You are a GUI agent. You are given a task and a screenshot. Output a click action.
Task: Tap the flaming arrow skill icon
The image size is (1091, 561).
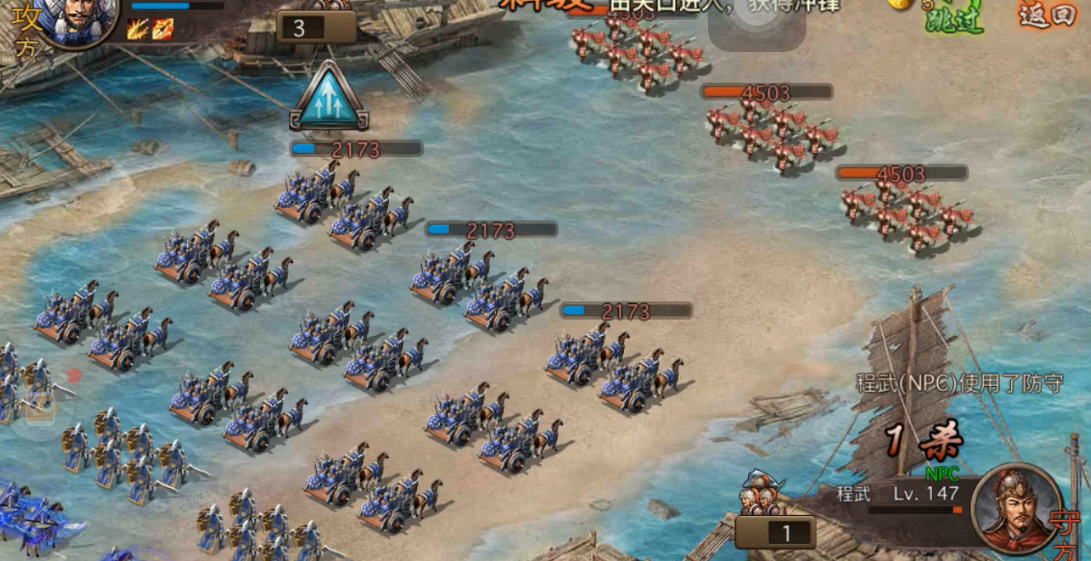pos(163,30)
